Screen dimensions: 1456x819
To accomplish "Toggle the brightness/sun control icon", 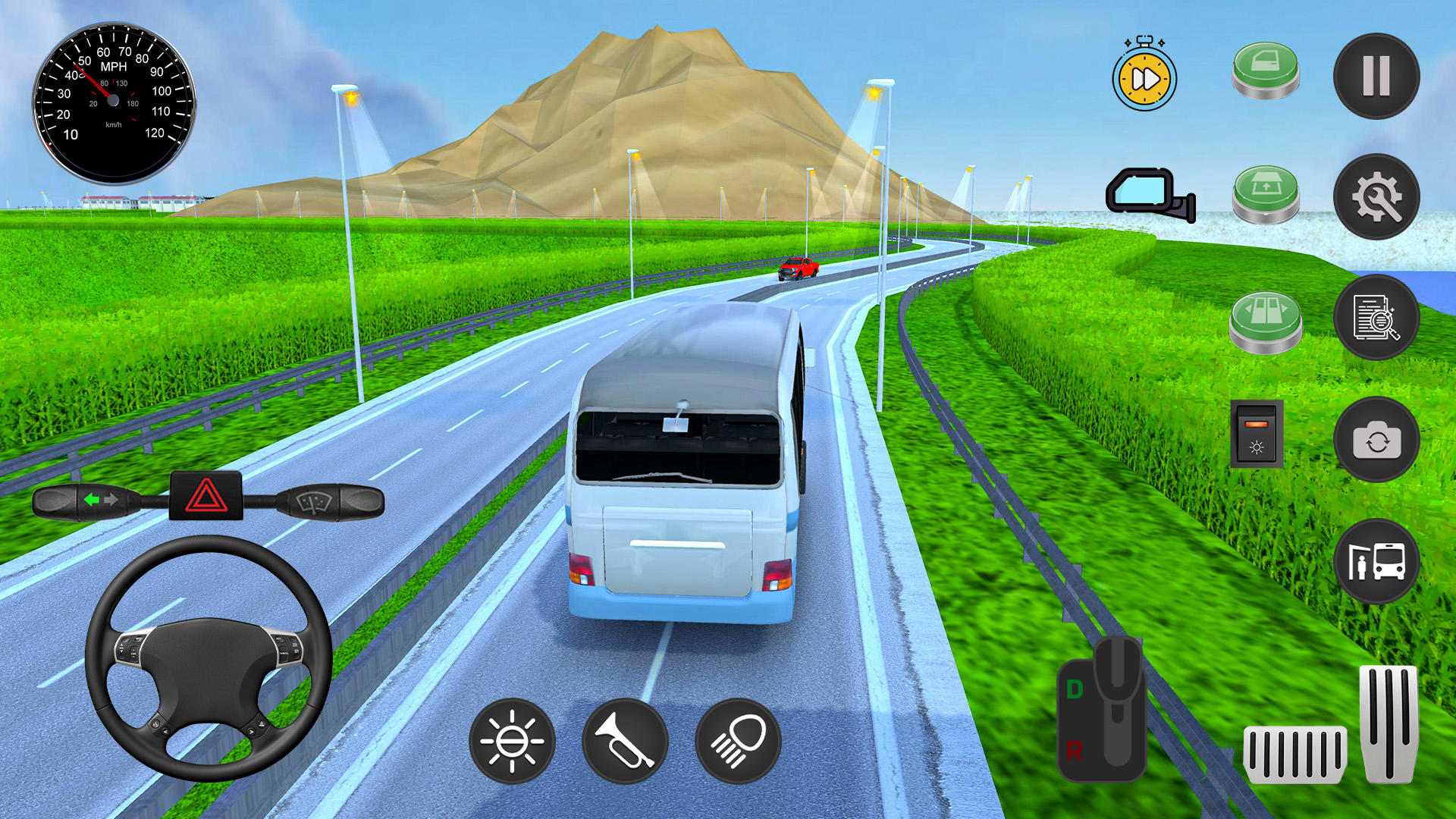I will point(513,741).
